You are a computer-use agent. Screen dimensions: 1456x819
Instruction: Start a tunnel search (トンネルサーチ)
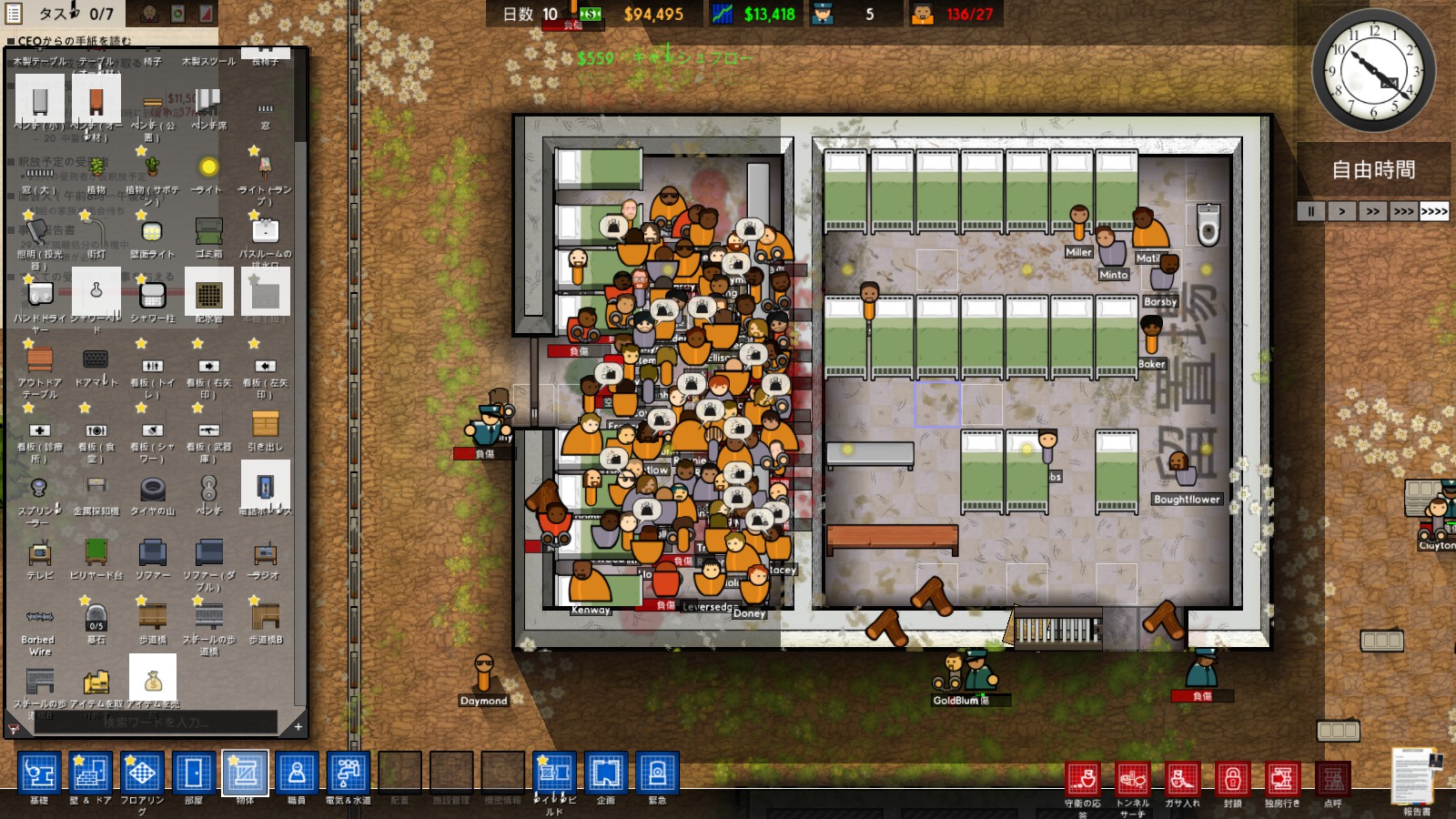1133,783
